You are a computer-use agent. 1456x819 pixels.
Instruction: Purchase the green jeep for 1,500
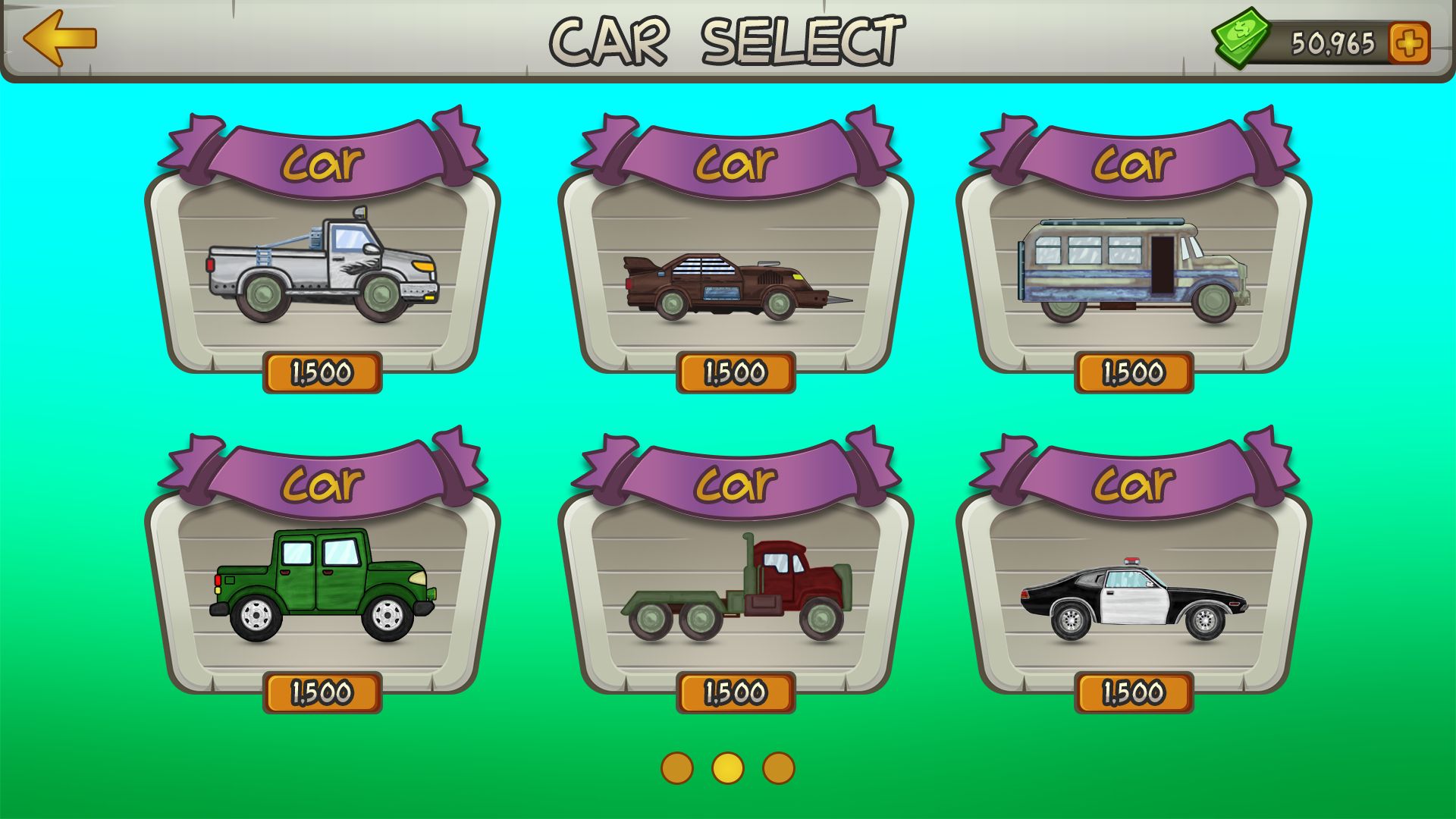click(322, 692)
